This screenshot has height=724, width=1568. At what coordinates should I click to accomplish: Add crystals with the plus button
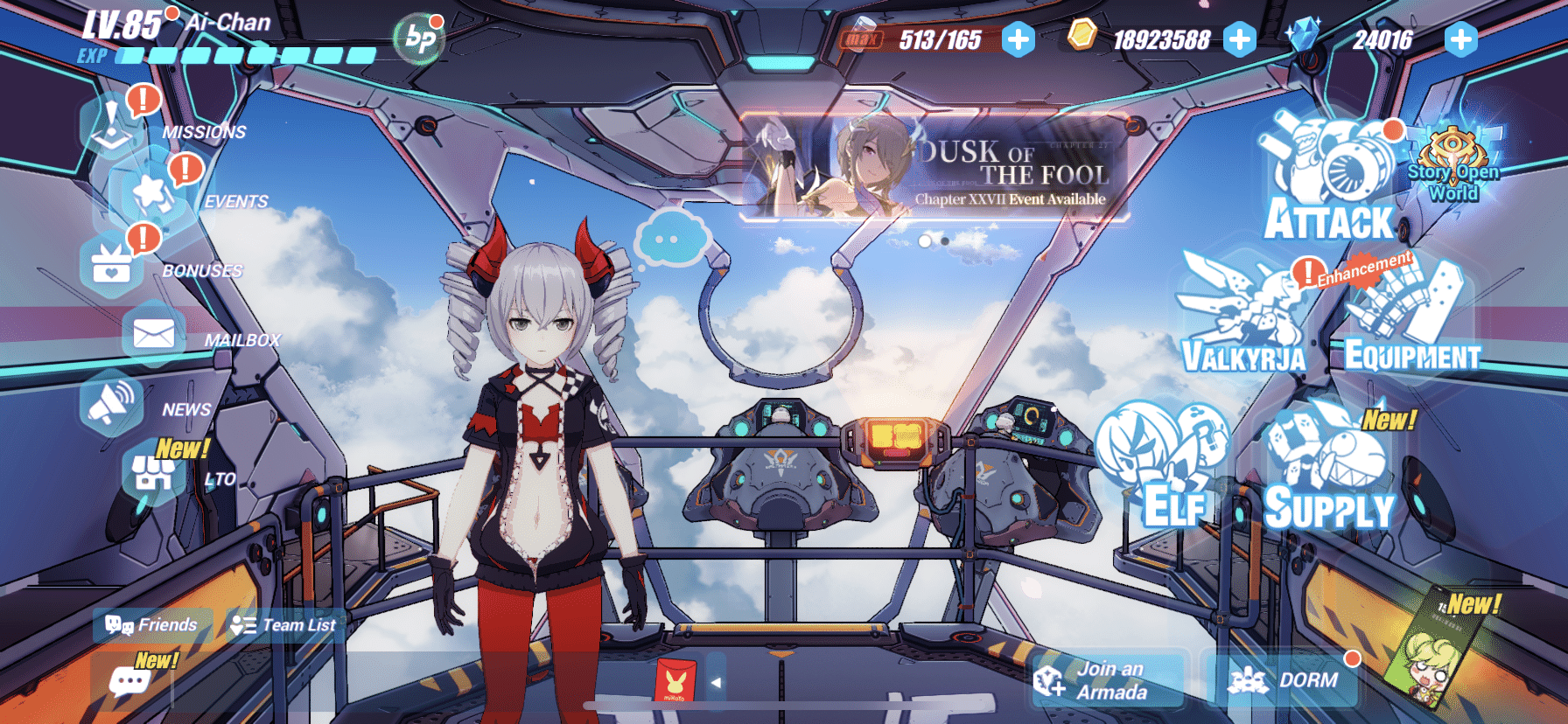[x=1461, y=39]
